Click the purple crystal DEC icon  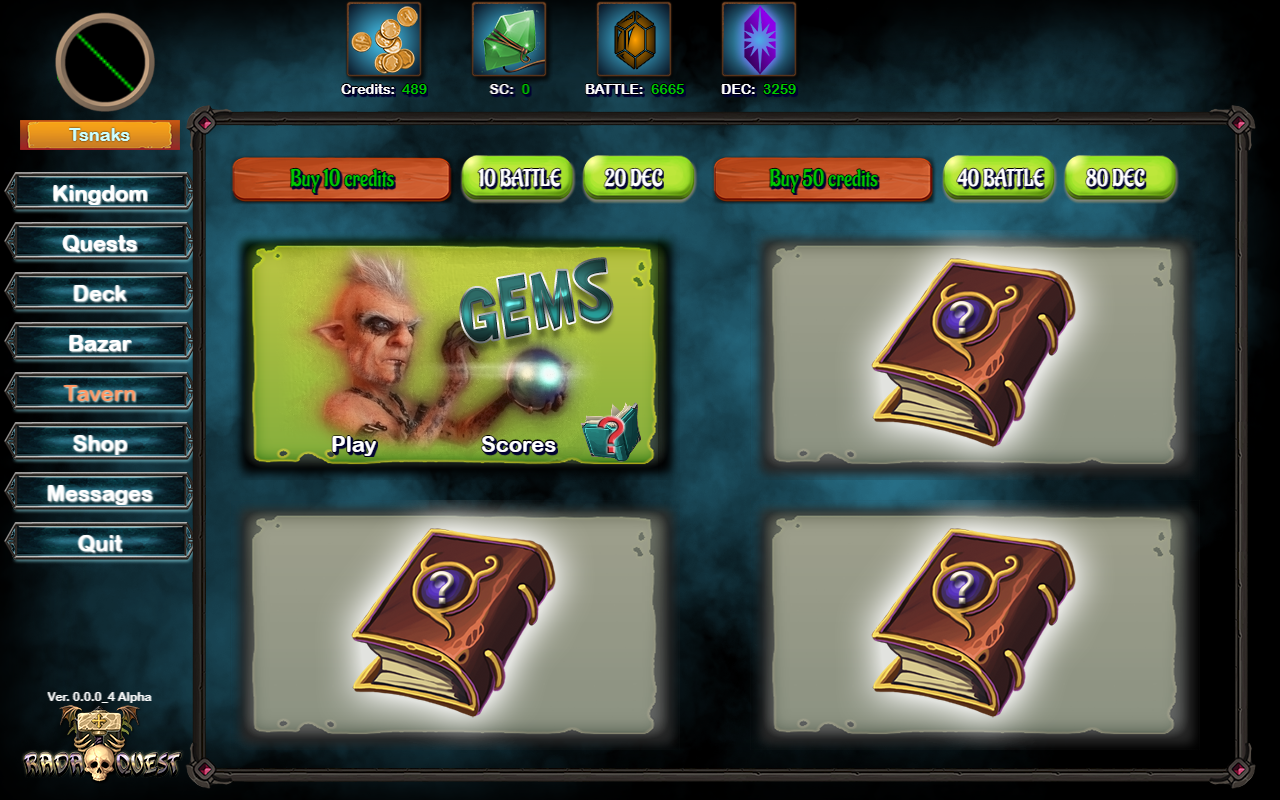click(758, 39)
